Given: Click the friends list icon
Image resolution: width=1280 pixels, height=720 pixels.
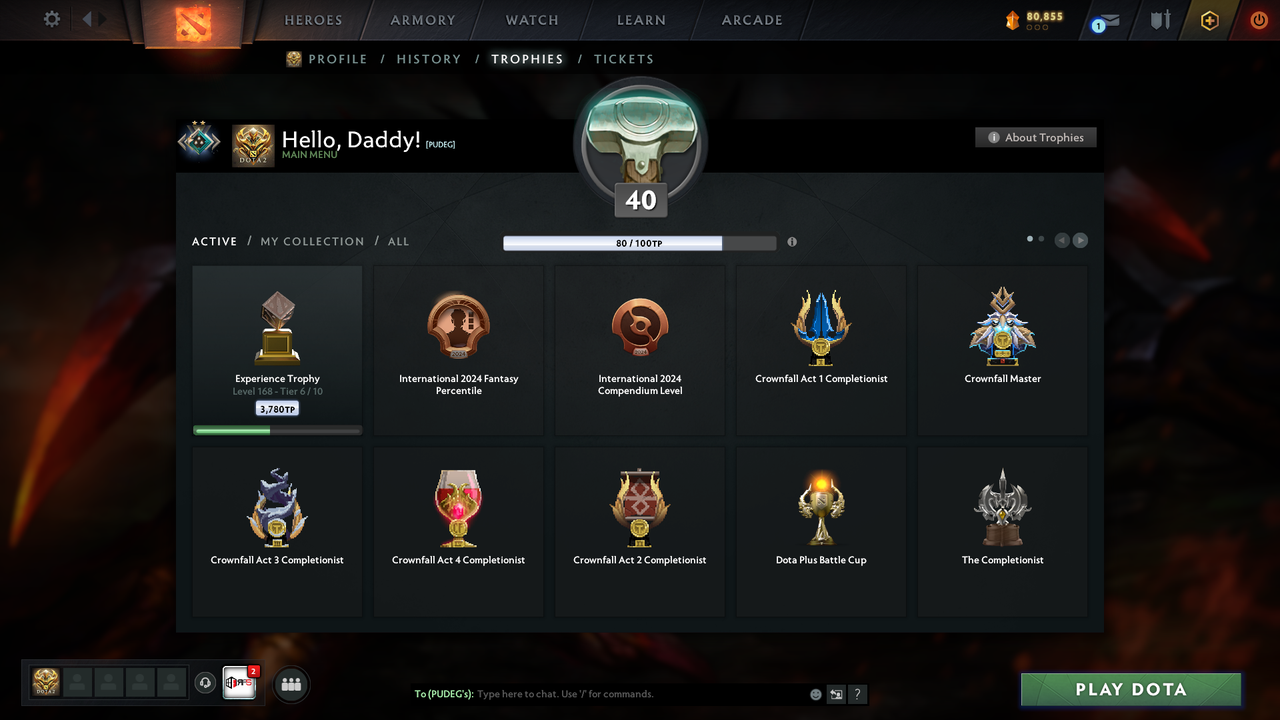Looking at the screenshot, I should click(x=289, y=684).
